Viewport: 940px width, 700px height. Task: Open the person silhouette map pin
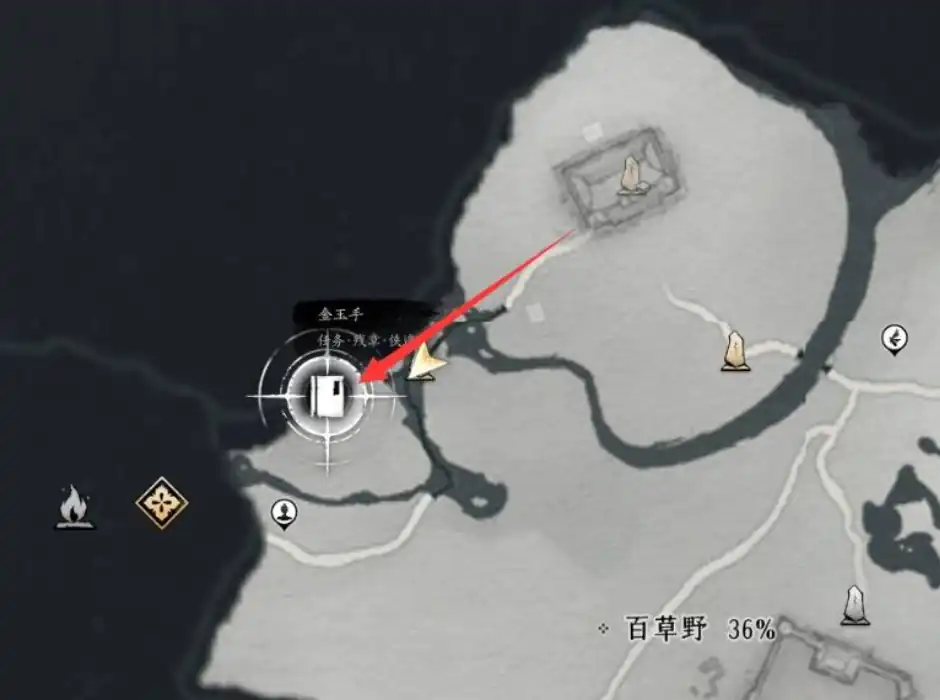(285, 514)
